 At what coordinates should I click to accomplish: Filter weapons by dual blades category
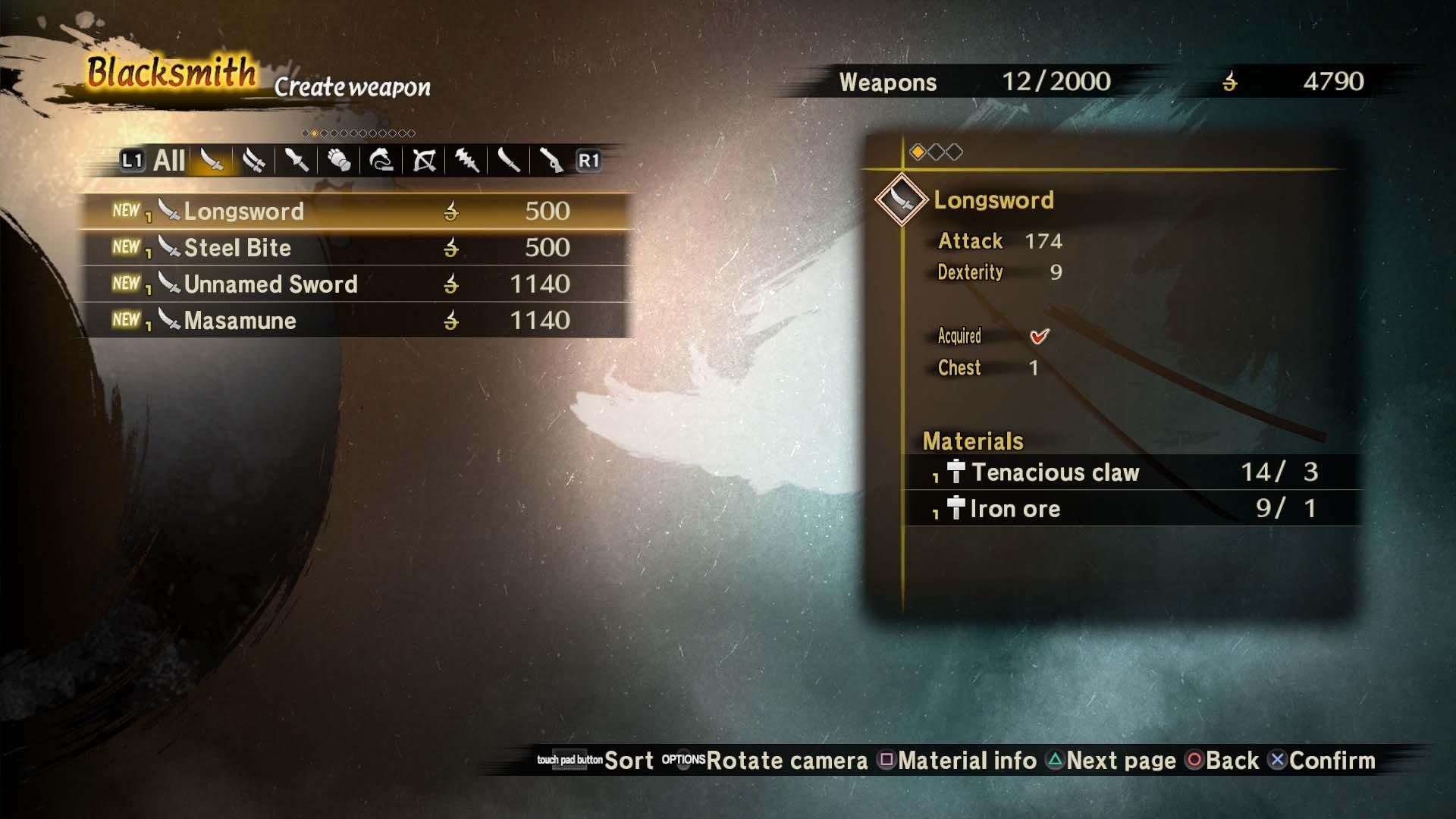(255, 161)
